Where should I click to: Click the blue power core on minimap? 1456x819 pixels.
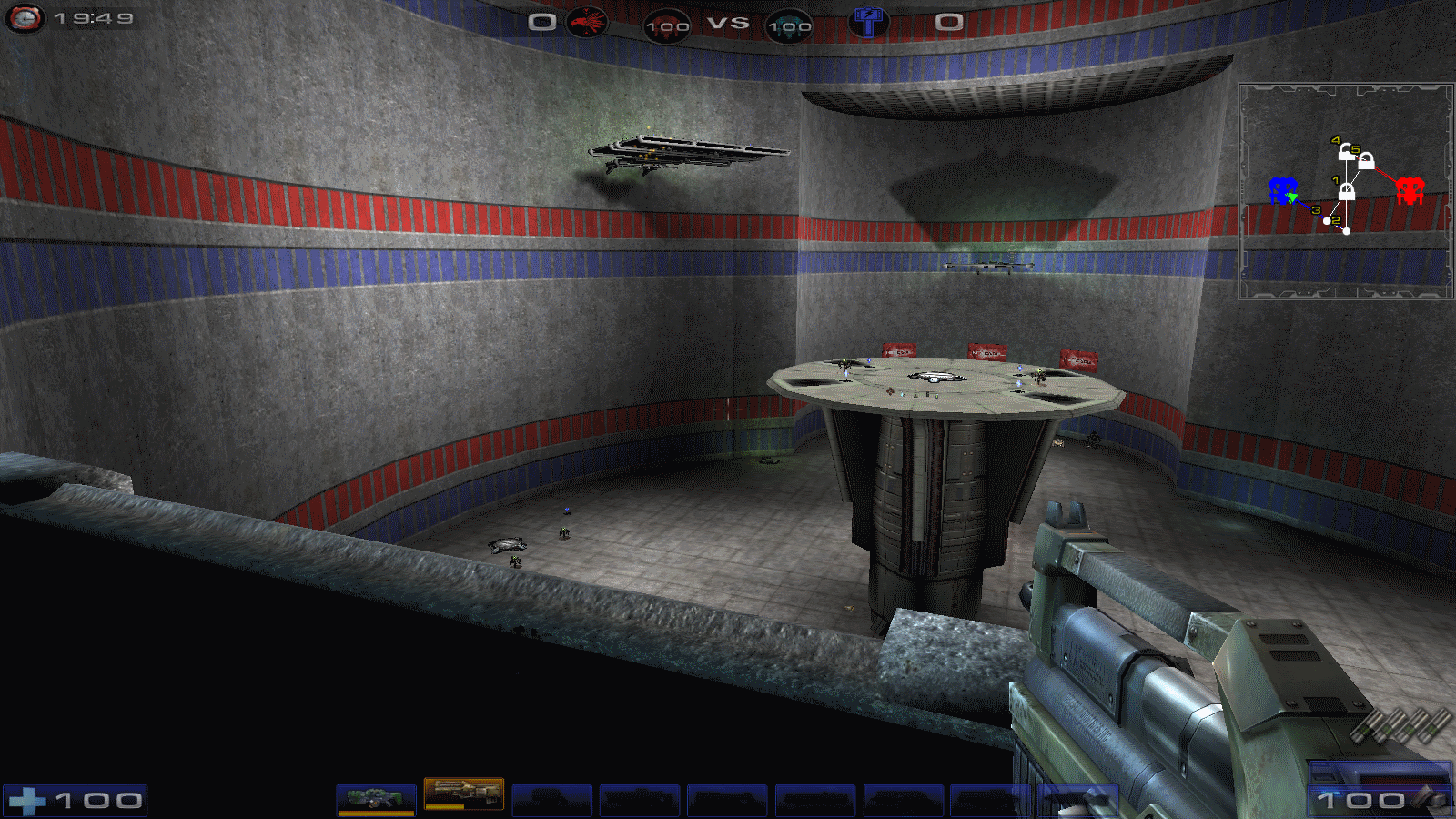[1282, 191]
